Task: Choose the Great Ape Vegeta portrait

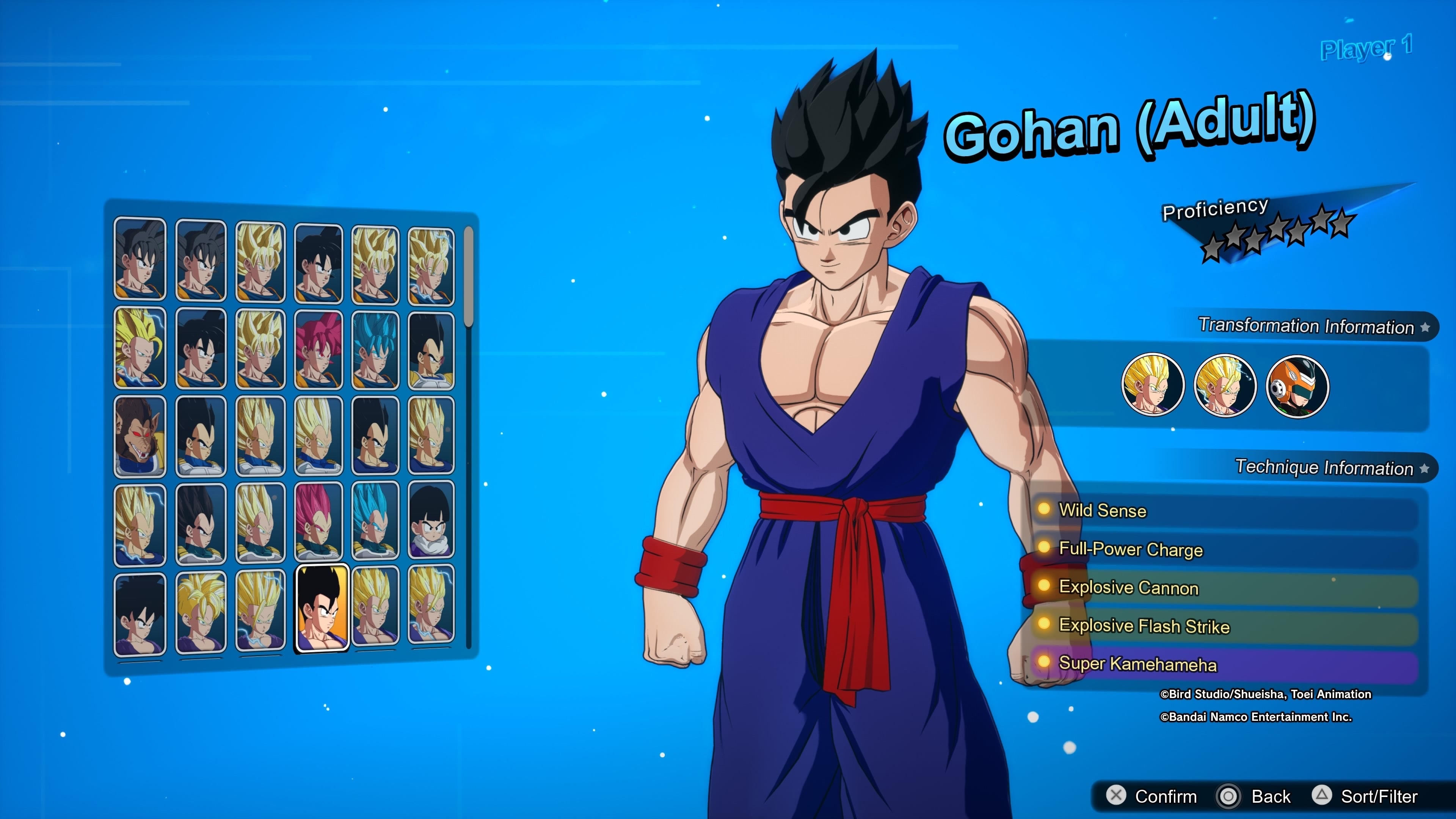Action: click(x=140, y=436)
